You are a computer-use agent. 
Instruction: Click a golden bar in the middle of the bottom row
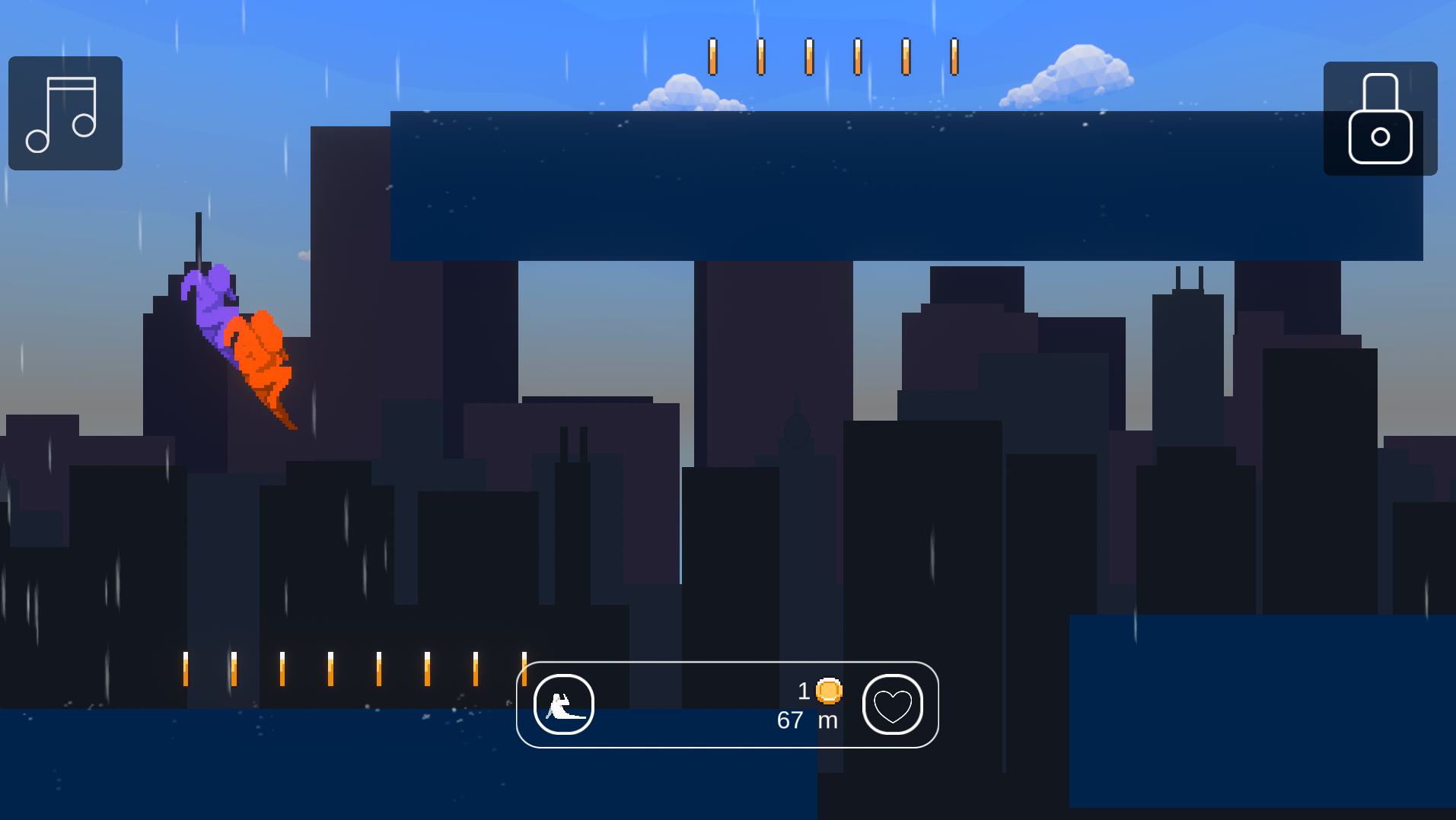[378, 668]
